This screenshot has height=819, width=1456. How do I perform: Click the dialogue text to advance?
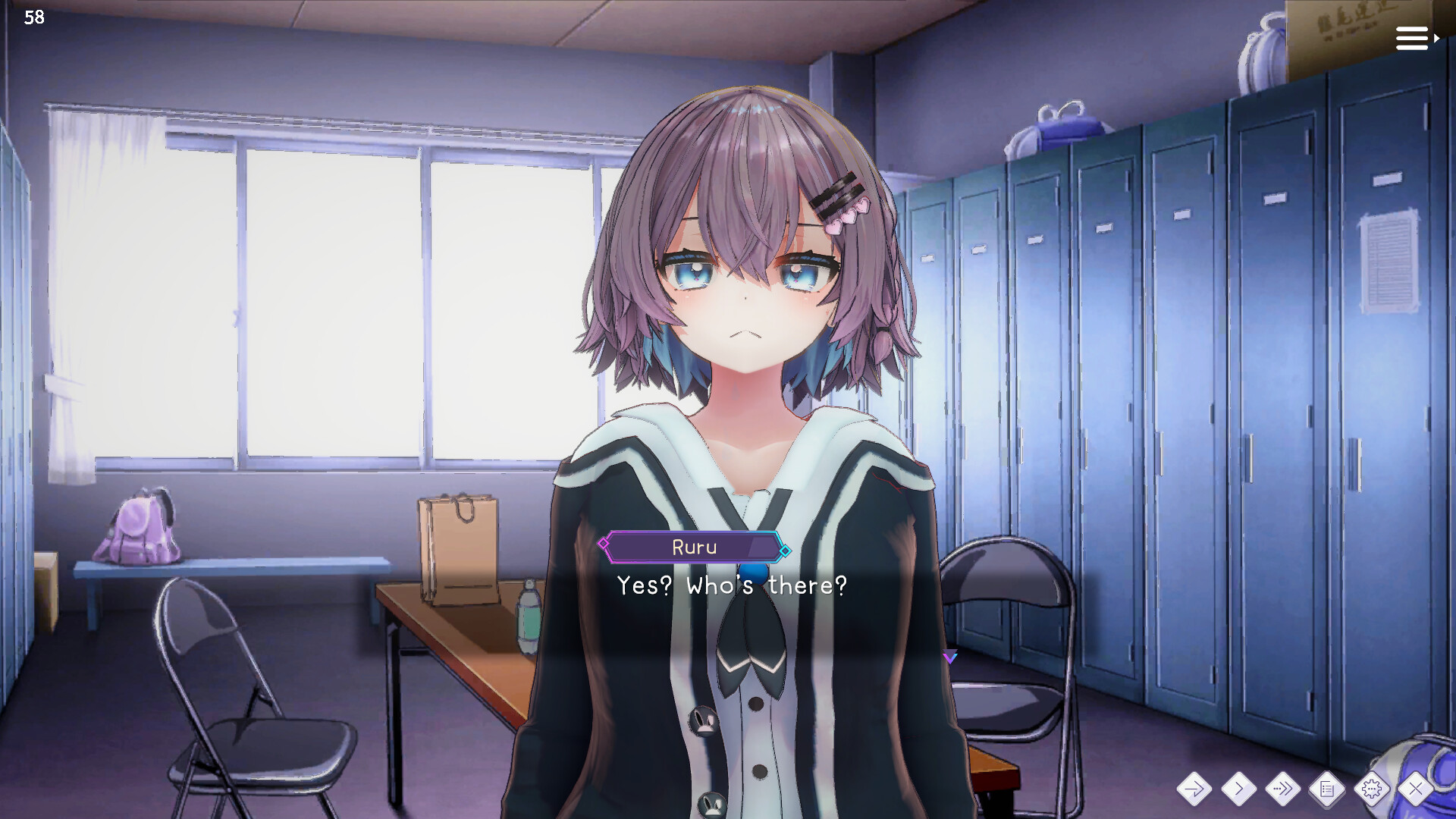click(730, 585)
